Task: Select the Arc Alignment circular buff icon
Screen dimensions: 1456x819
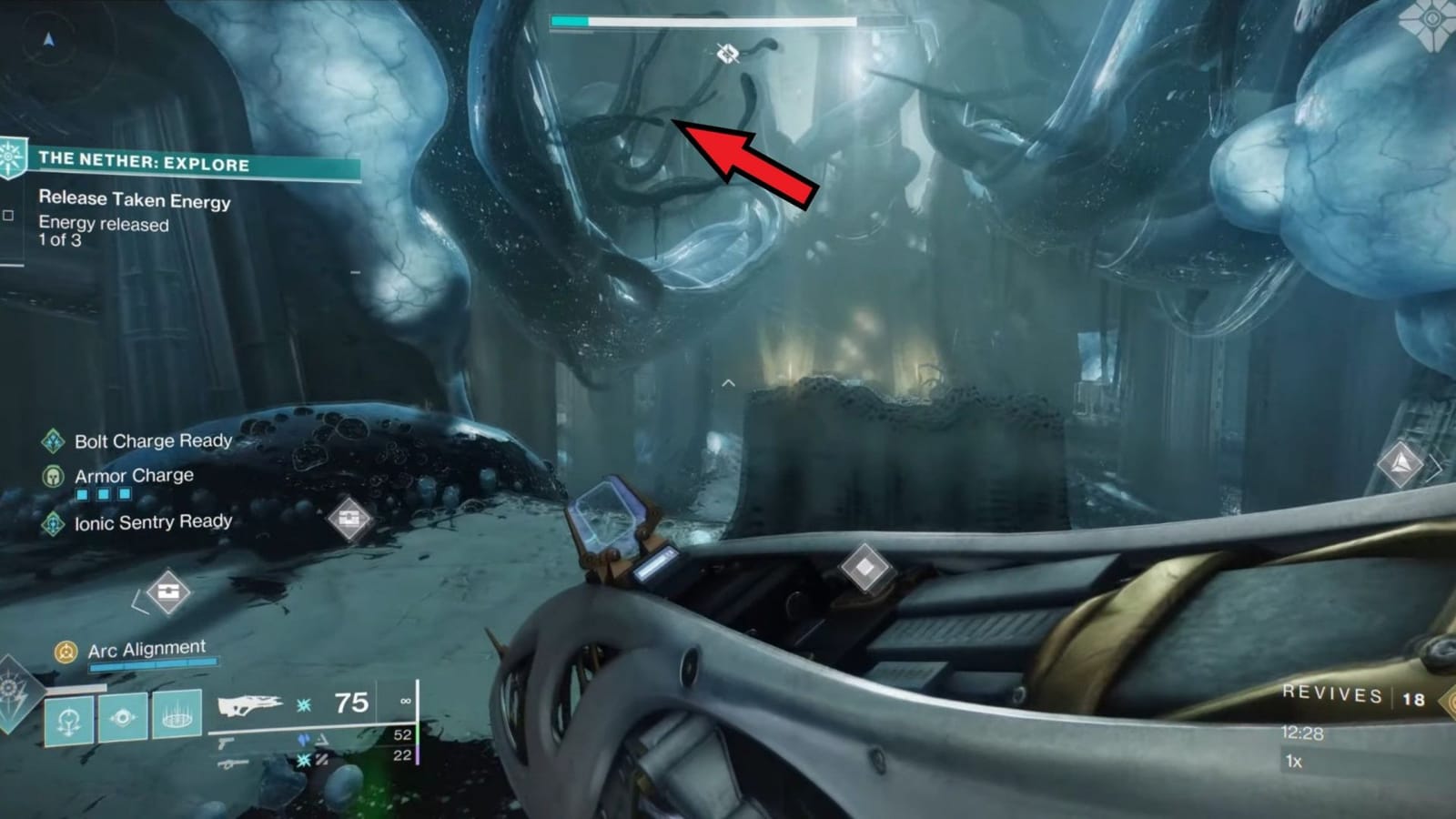Action: pyautogui.click(x=64, y=652)
